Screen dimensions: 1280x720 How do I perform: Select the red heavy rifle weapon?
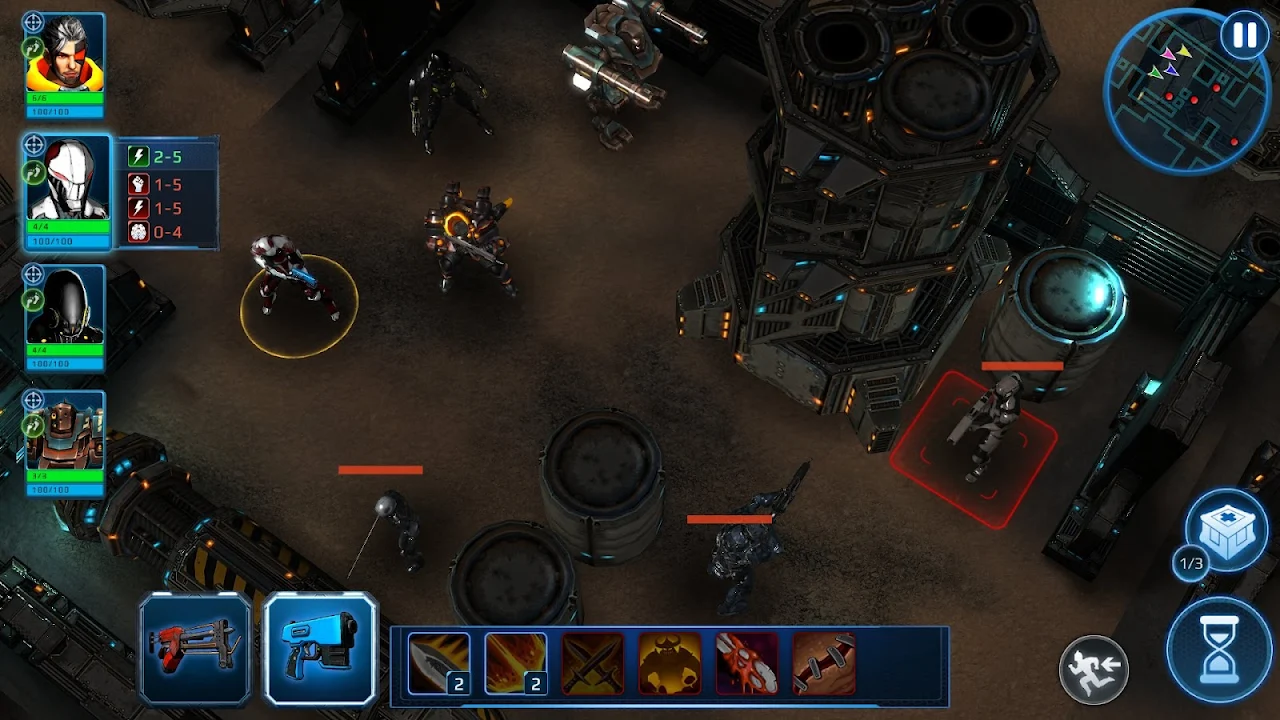pyautogui.click(x=196, y=648)
